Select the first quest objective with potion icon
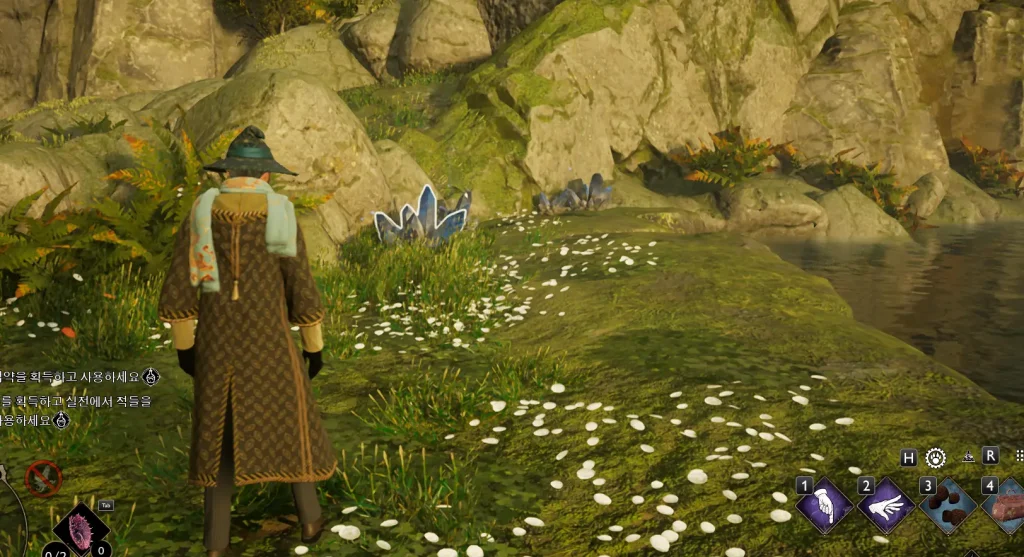 [76, 376]
